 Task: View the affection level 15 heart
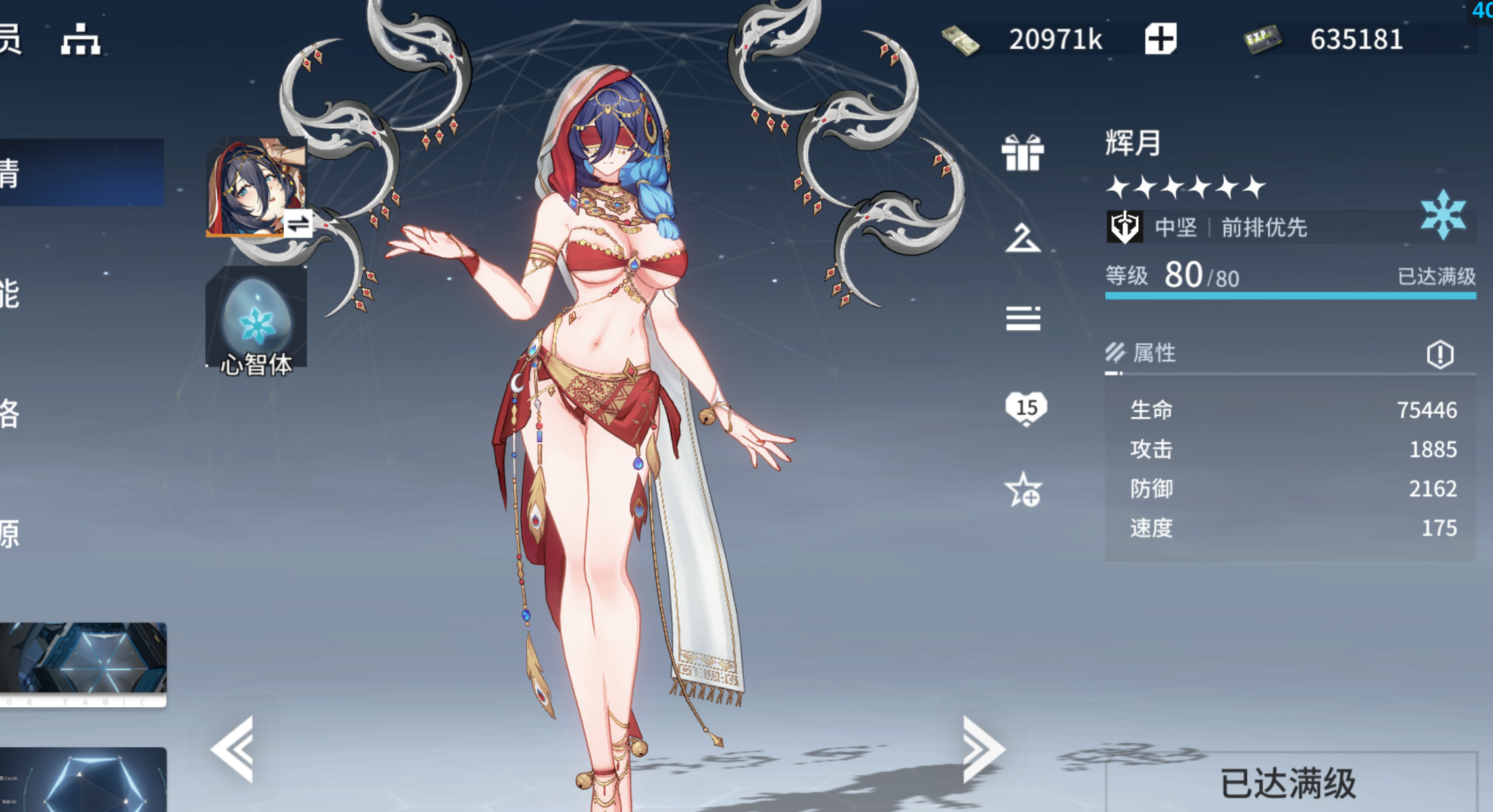[1026, 408]
